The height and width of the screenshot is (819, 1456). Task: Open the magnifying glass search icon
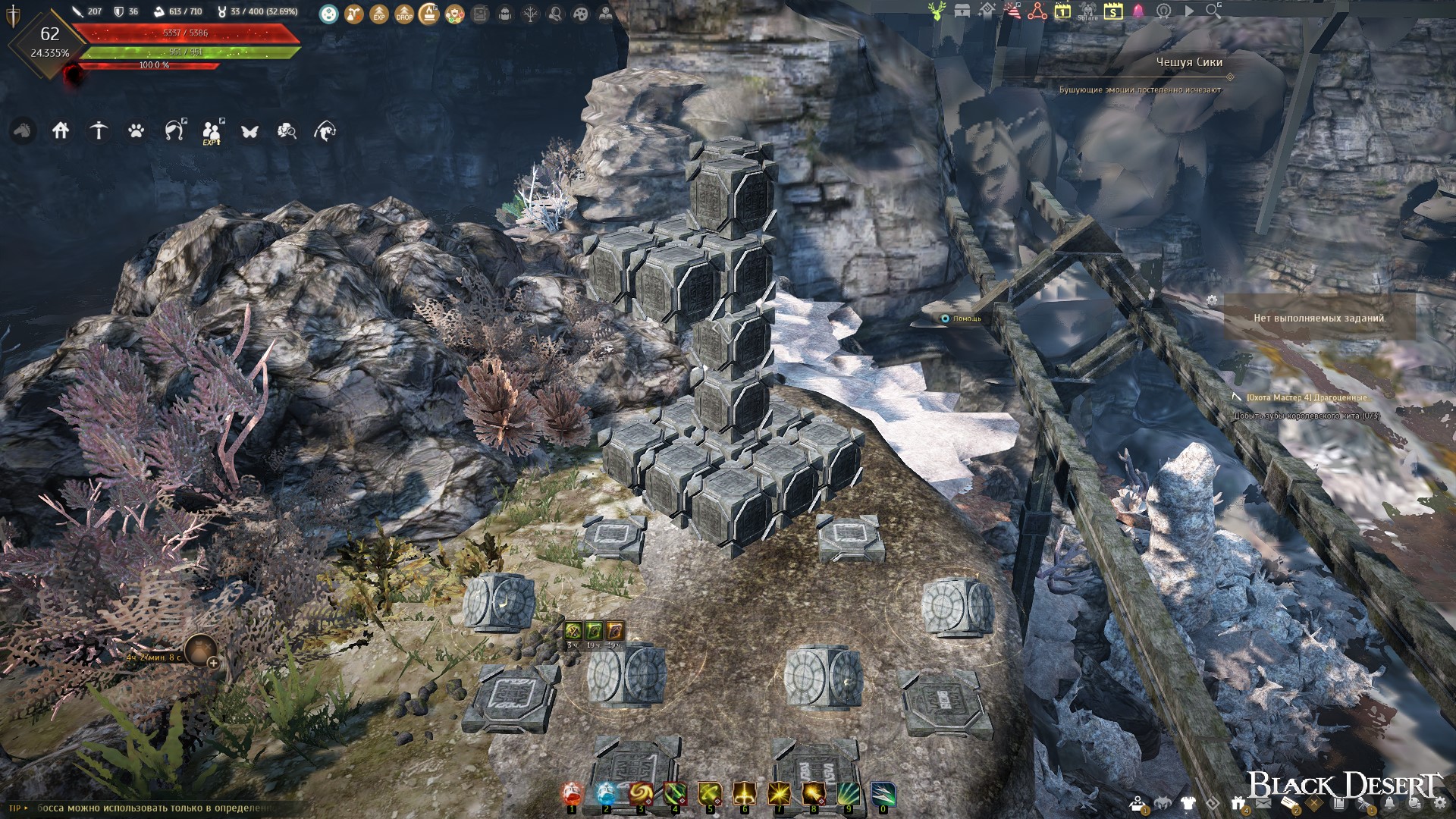(x=1213, y=11)
